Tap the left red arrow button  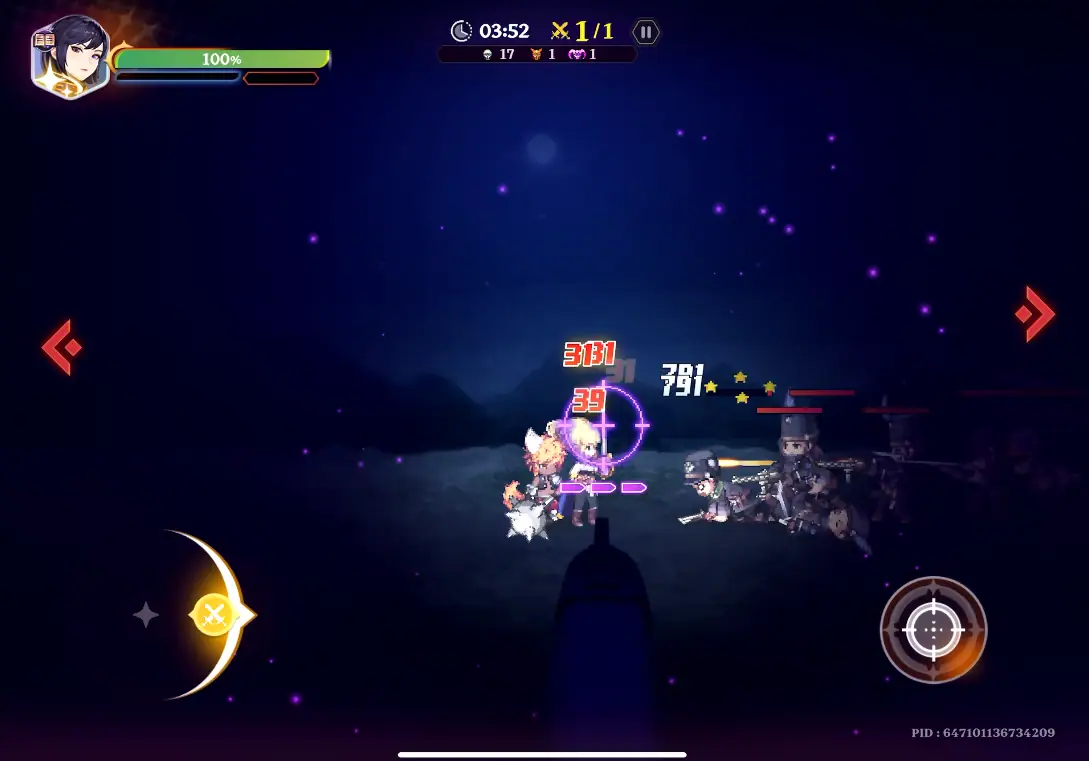60,347
